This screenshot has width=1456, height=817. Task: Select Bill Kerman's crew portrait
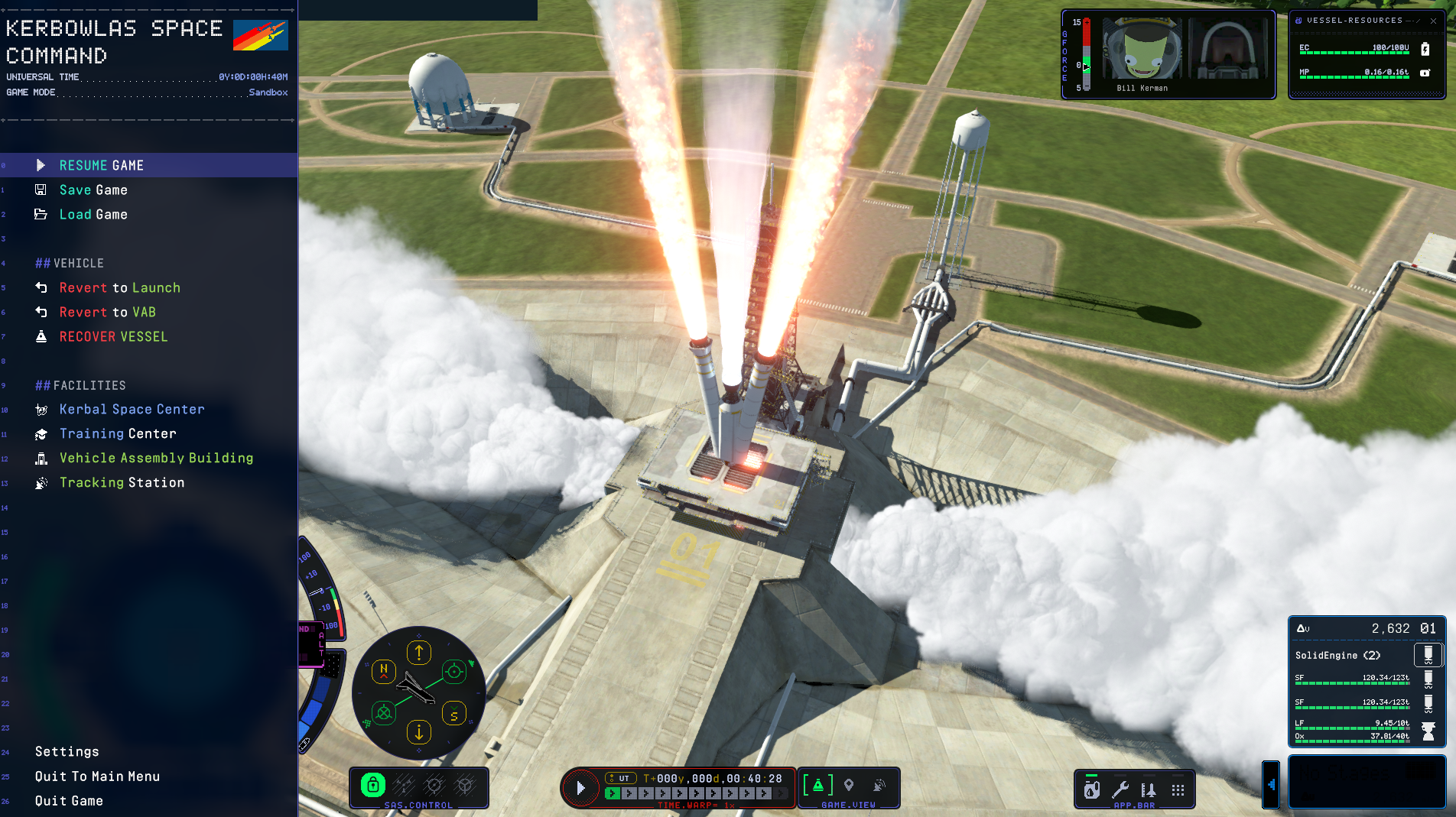(x=1142, y=50)
